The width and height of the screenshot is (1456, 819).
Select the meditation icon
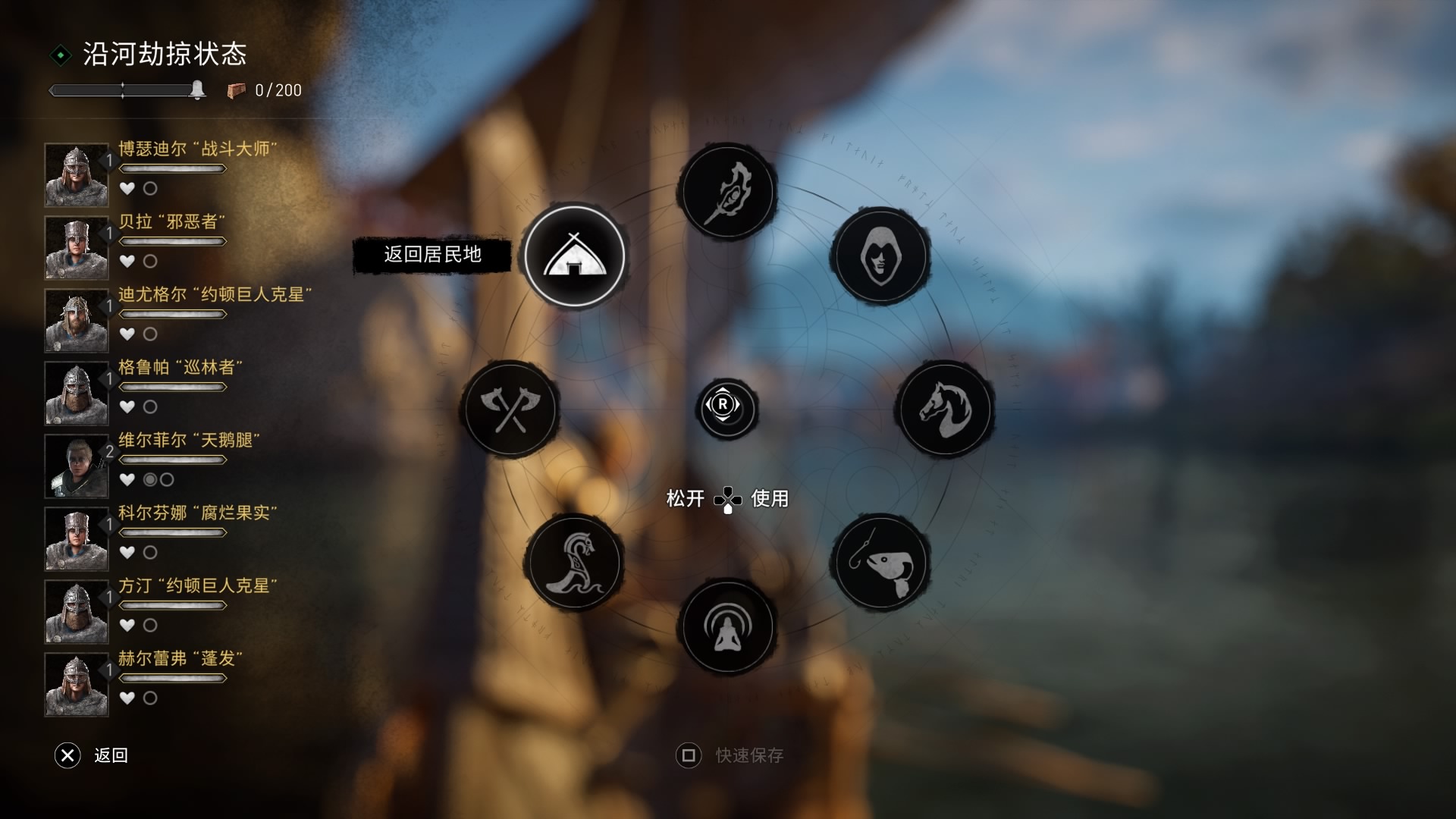(727, 627)
